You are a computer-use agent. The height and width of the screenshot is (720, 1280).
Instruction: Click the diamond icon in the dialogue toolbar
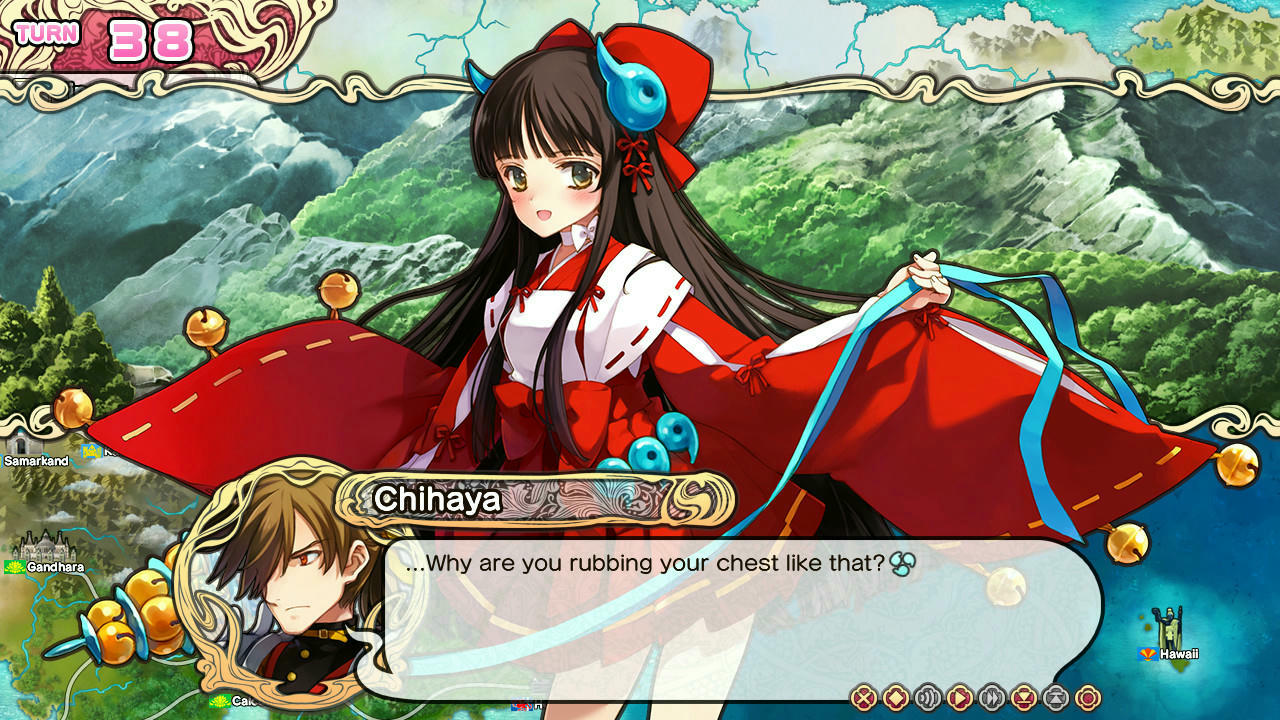(896, 698)
